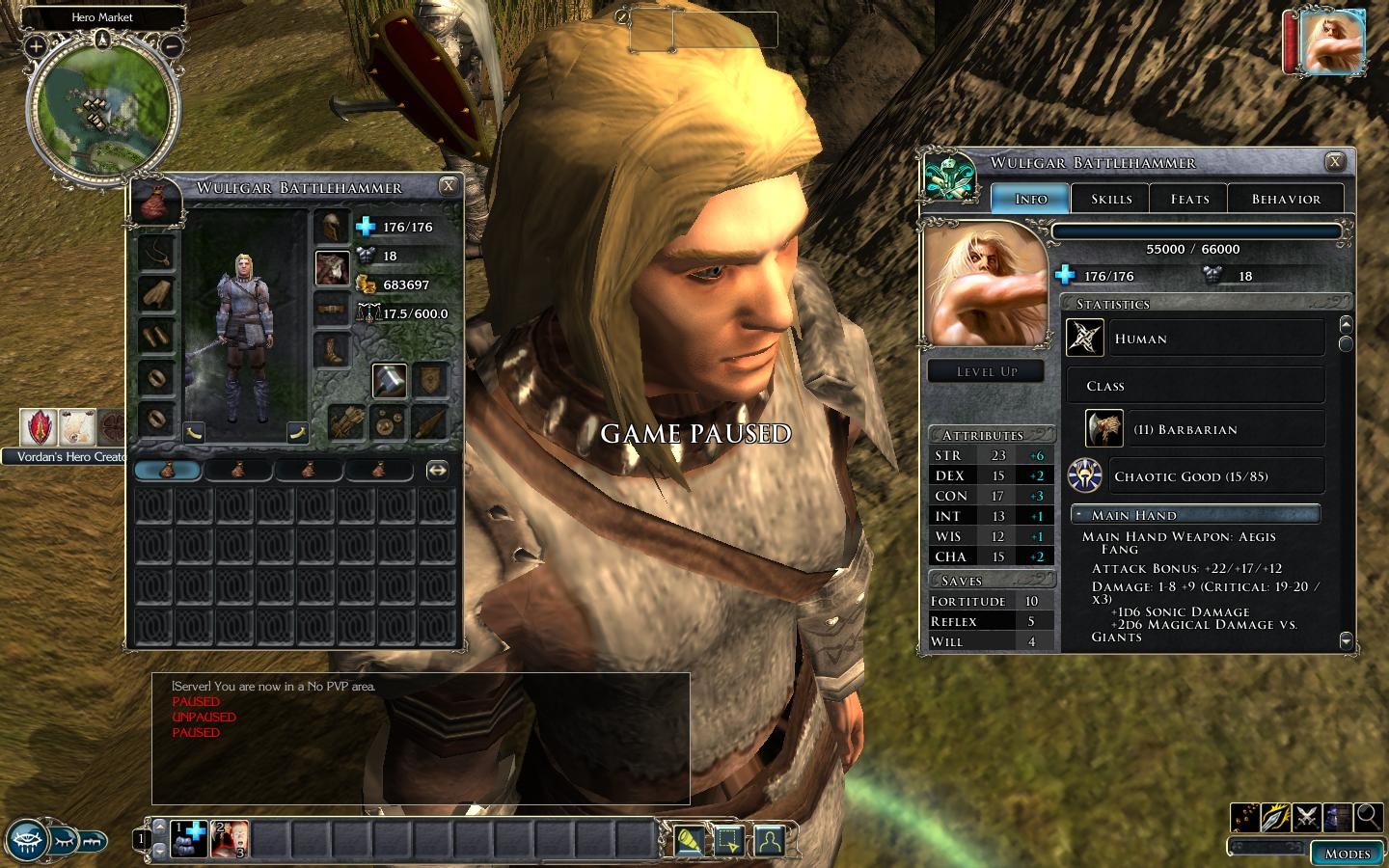Click the Level Up button
This screenshot has width=1389, height=868.
tap(986, 371)
